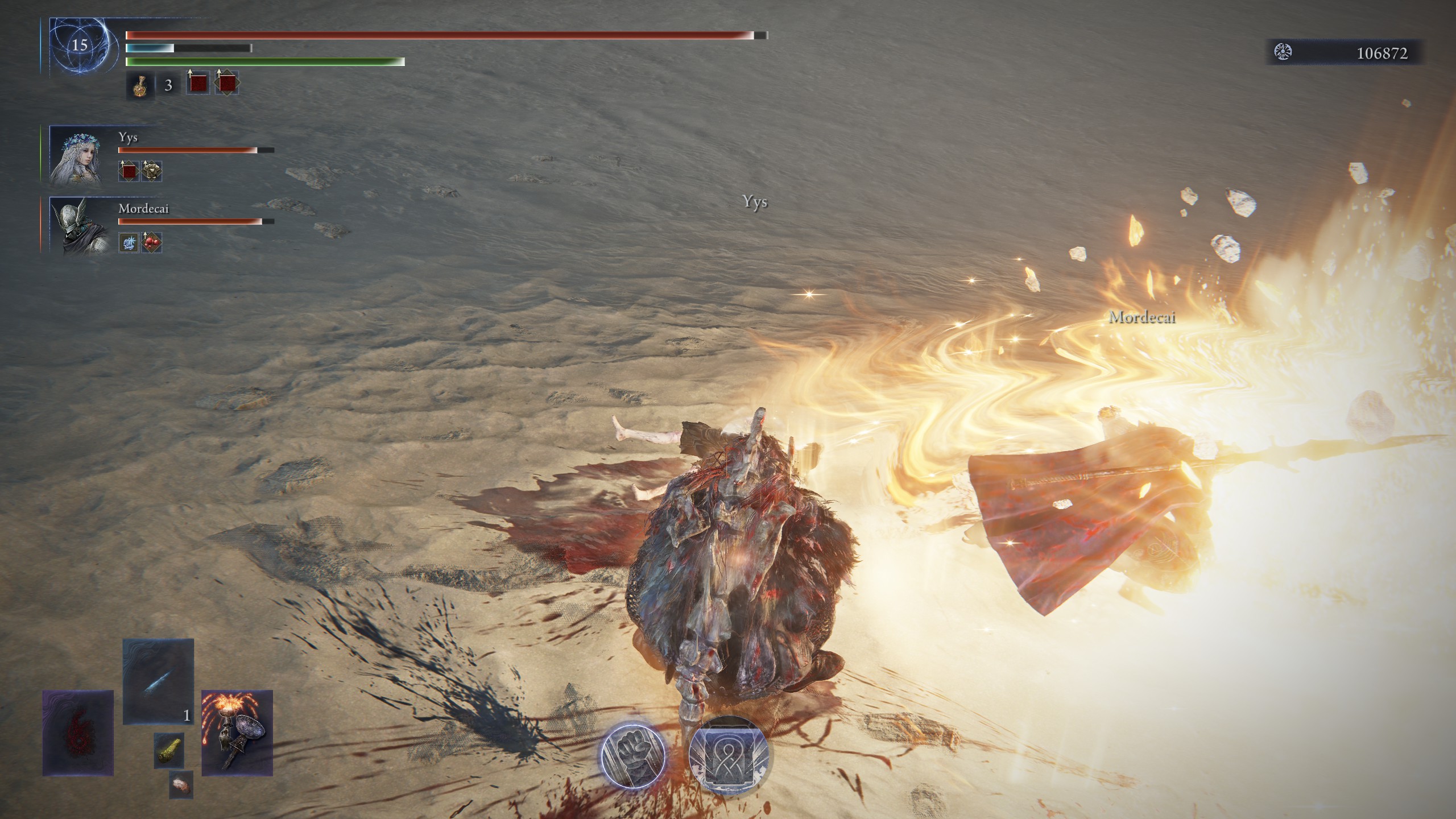The image size is (1456, 819).
Task: Inspect Mordecai's red berries buff icon
Action: pos(152,243)
